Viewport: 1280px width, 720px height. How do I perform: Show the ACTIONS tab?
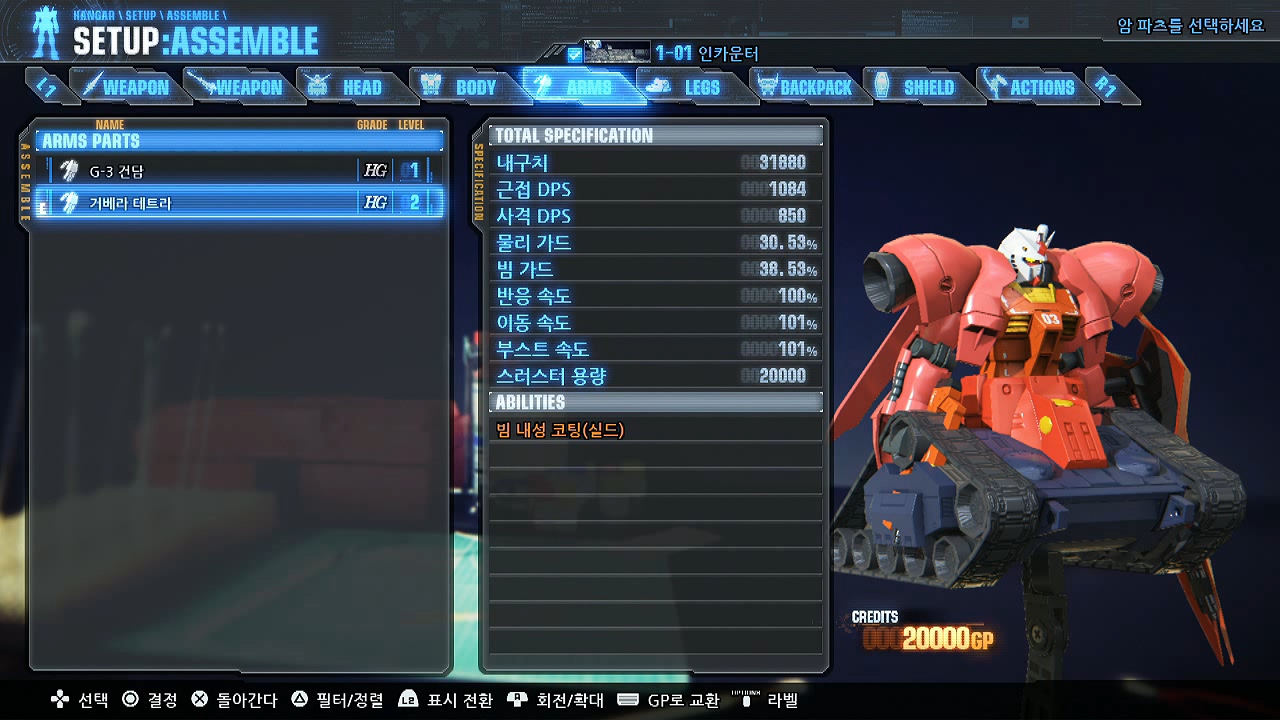(1030, 87)
